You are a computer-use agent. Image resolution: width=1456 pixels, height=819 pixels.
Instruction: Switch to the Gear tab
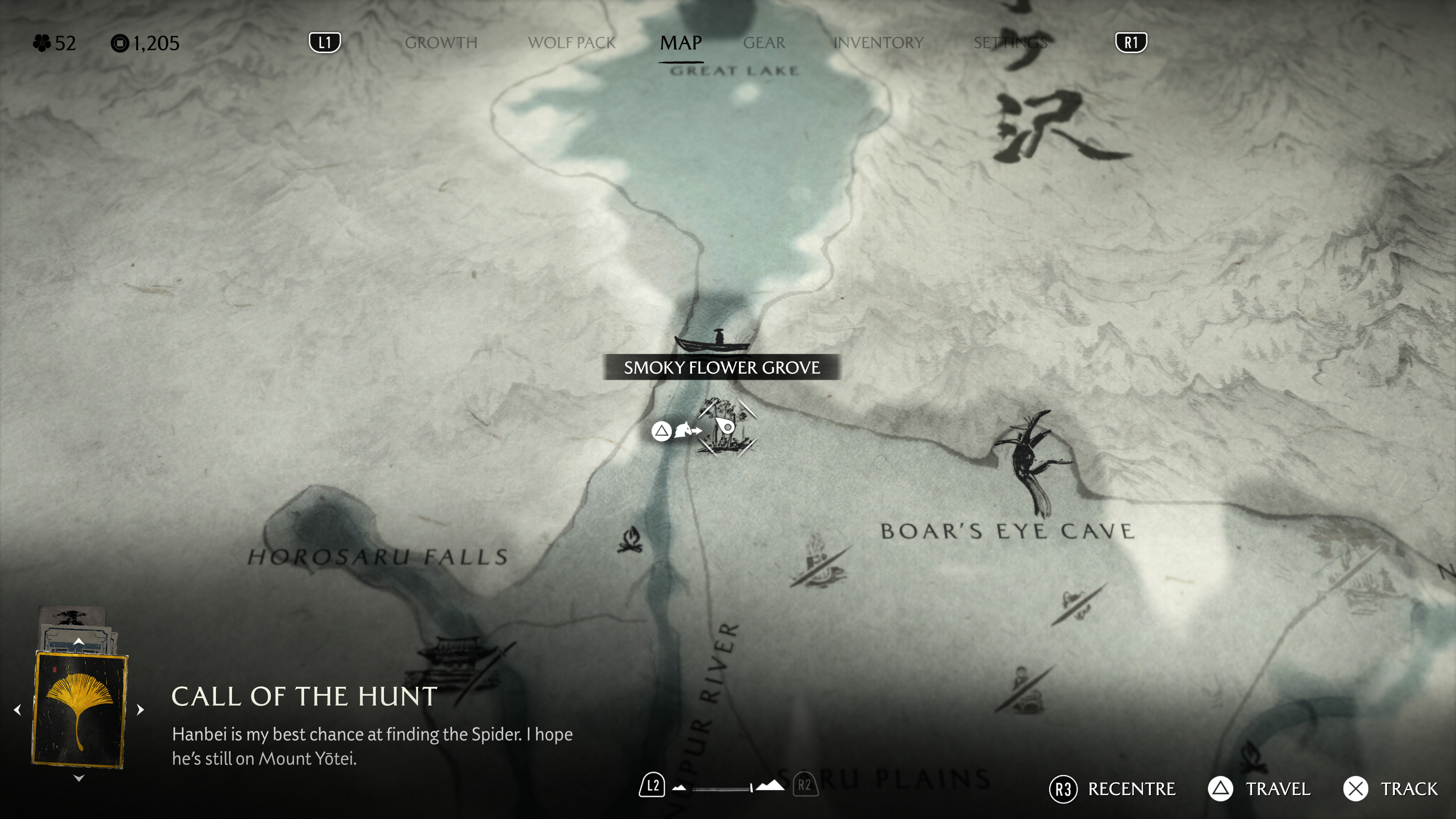click(764, 43)
